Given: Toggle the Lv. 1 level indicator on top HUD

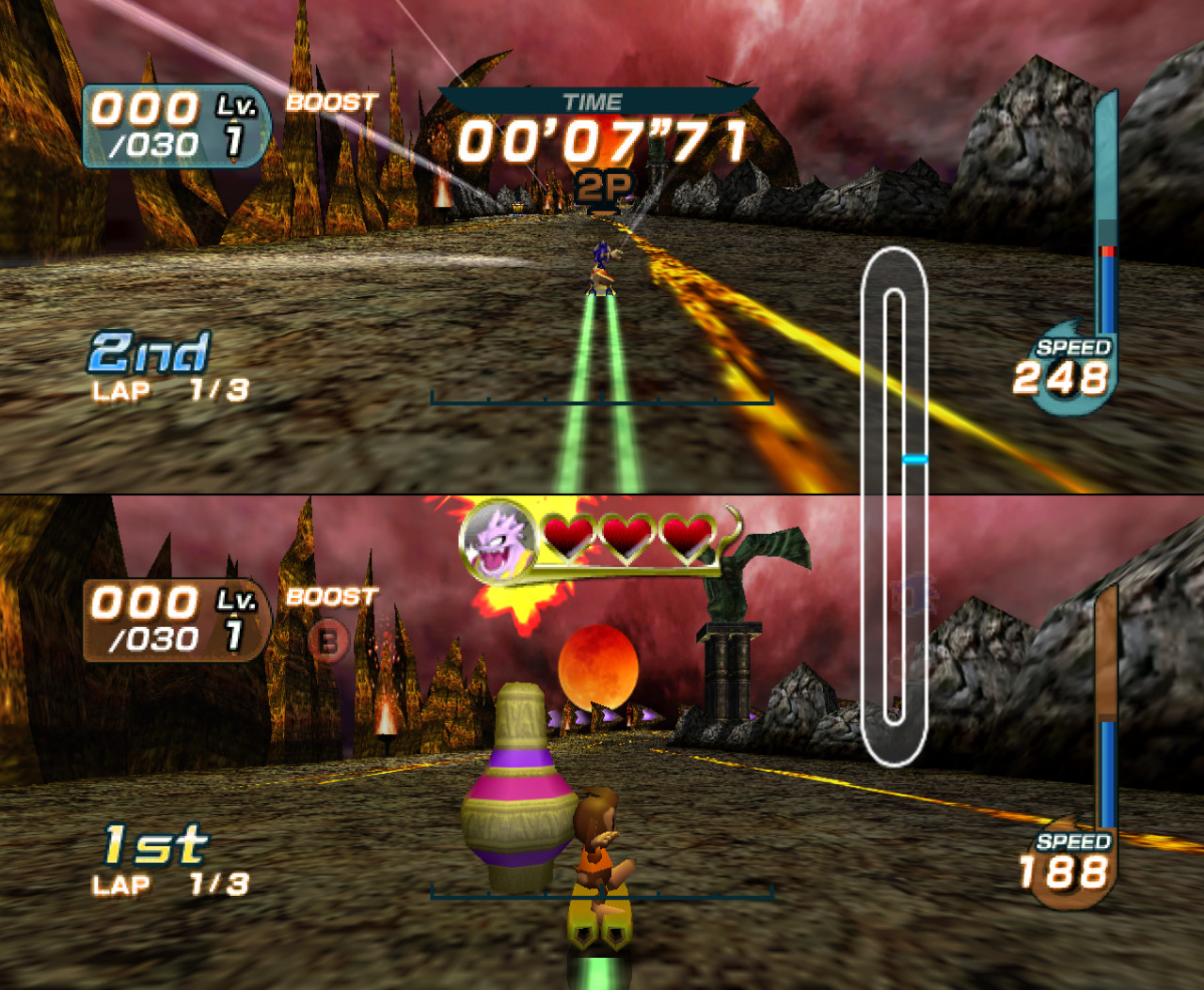Looking at the screenshot, I should click(234, 123).
